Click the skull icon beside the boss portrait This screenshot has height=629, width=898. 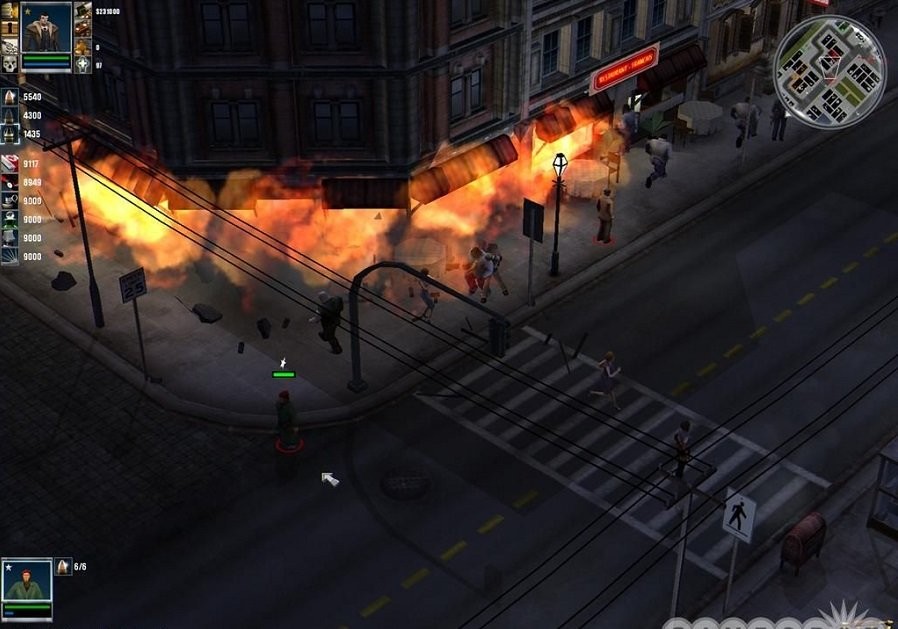10,64
